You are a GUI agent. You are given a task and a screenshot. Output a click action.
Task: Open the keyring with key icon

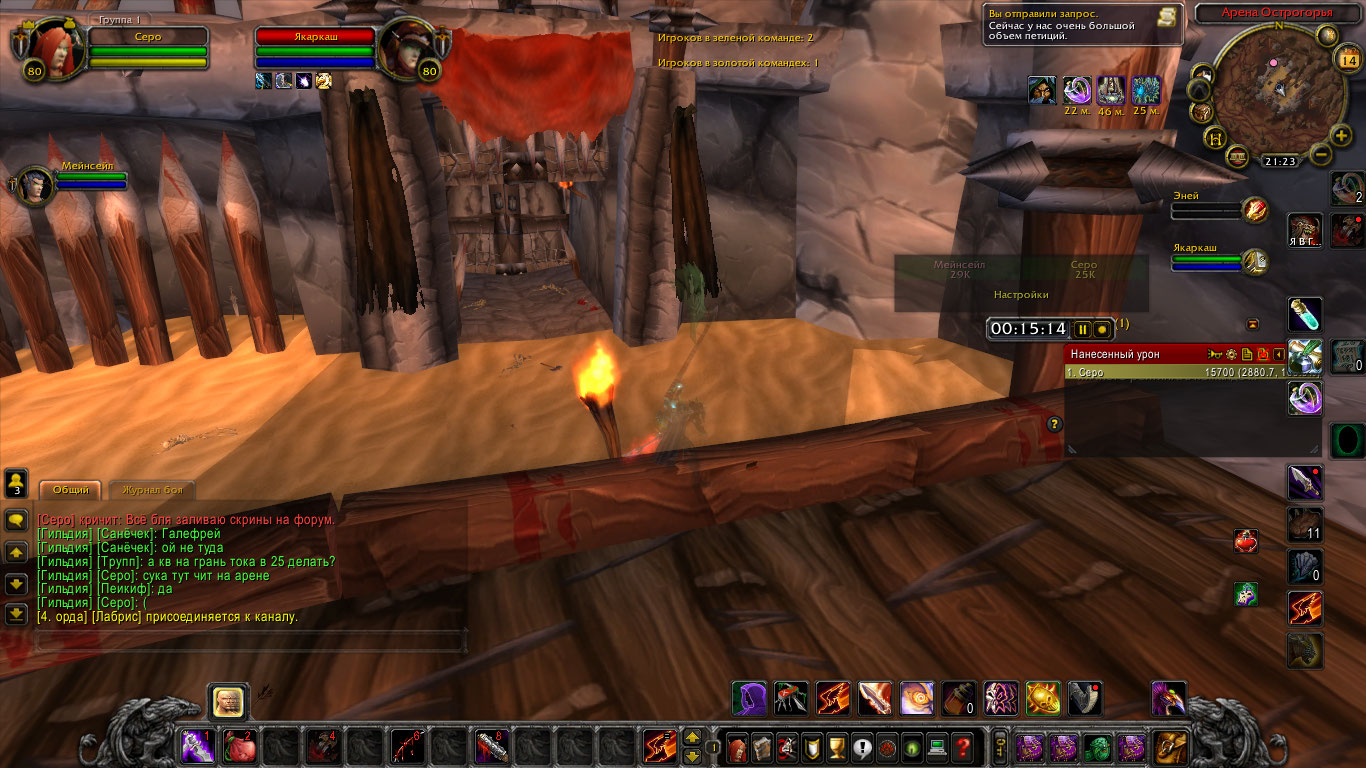tap(998, 747)
